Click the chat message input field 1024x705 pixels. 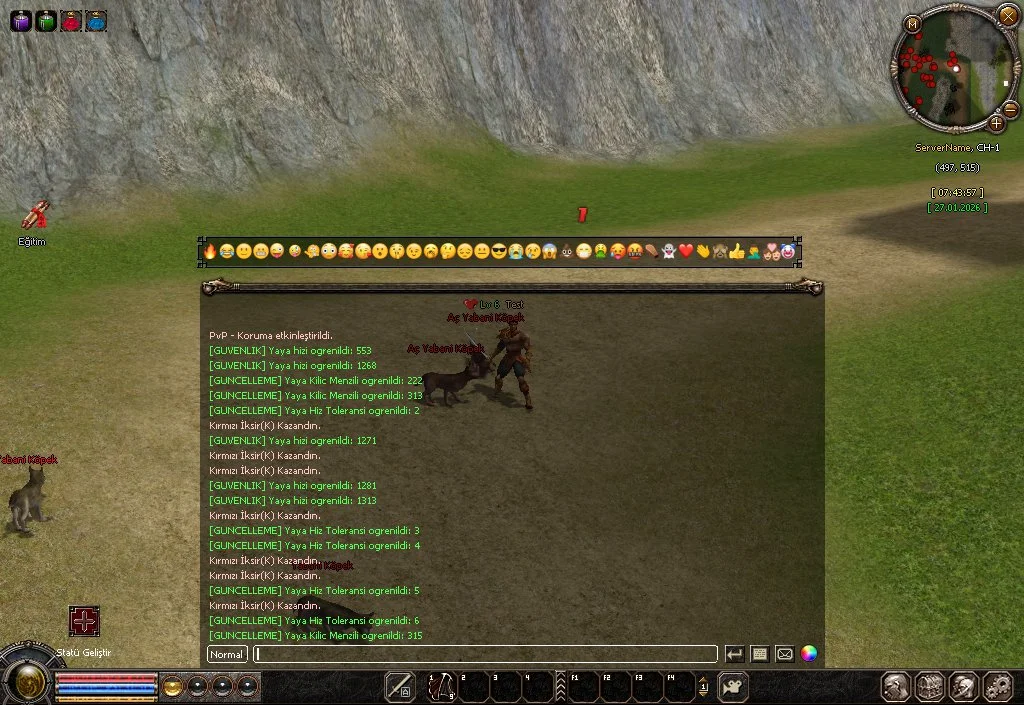pyautogui.click(x=485, y=654)
